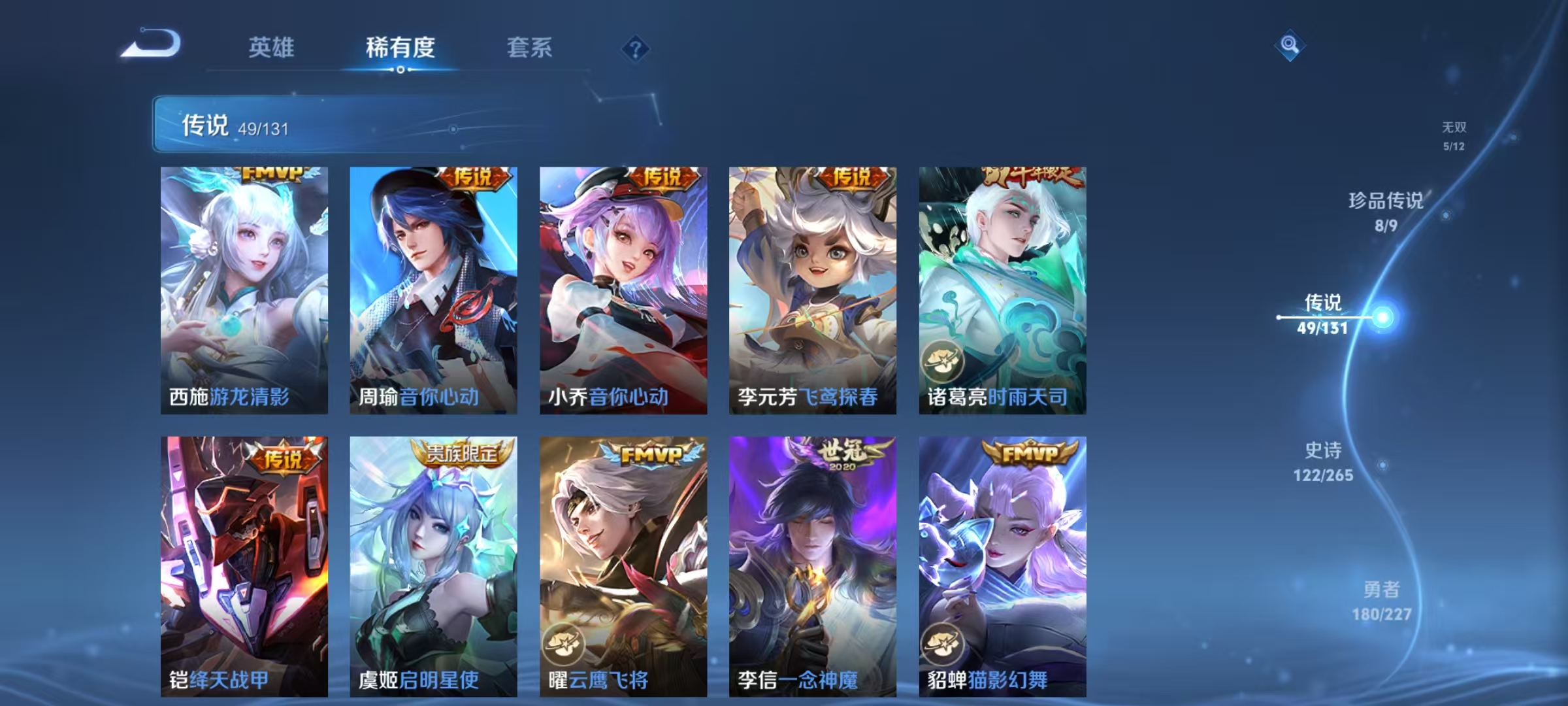Open search using the magnifier icon
The width and height of the screenshot is (1568, 706).
(x=1287, y=44)
